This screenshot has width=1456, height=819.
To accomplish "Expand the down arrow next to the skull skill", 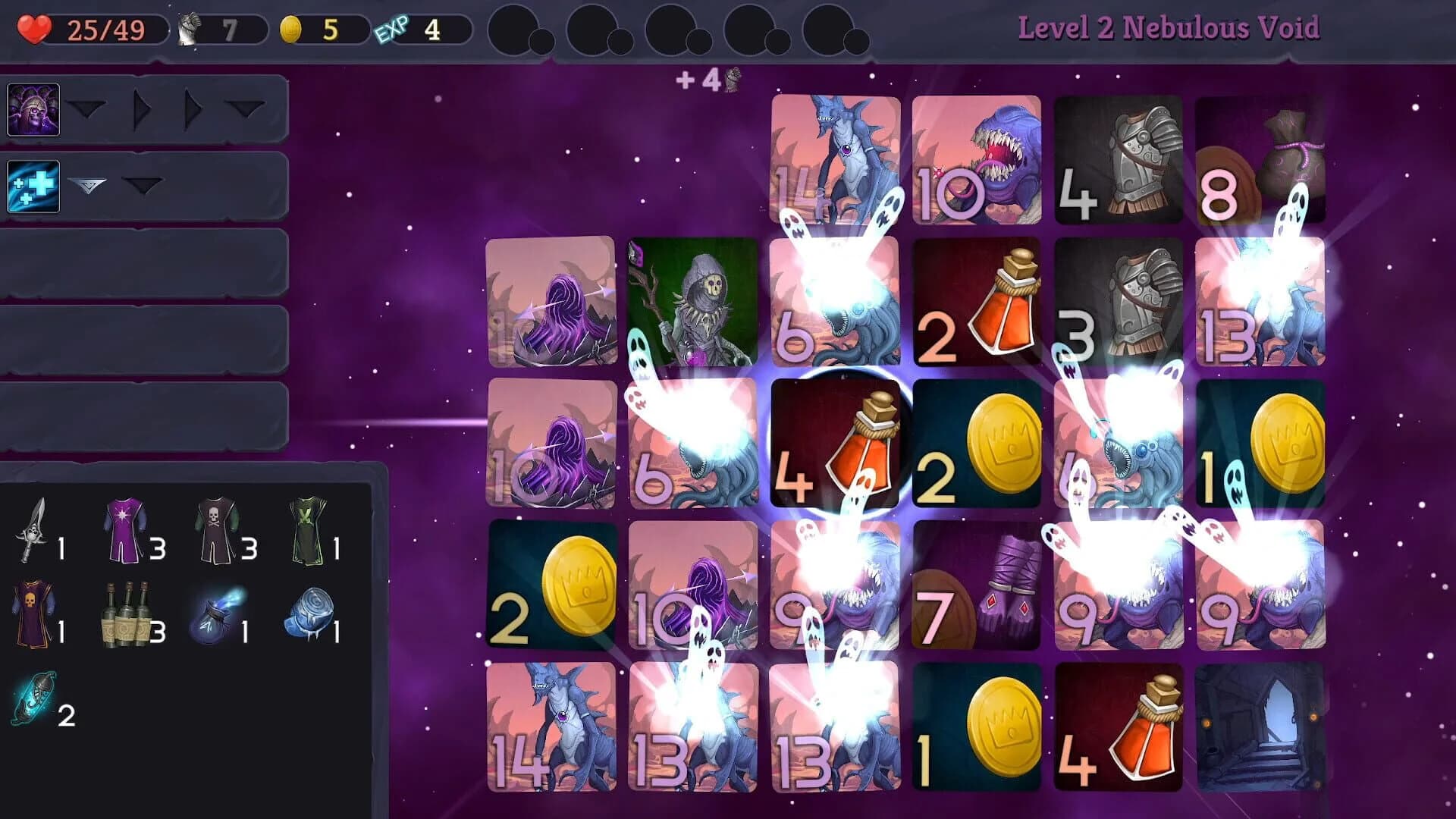I will [x=88, y=108].
